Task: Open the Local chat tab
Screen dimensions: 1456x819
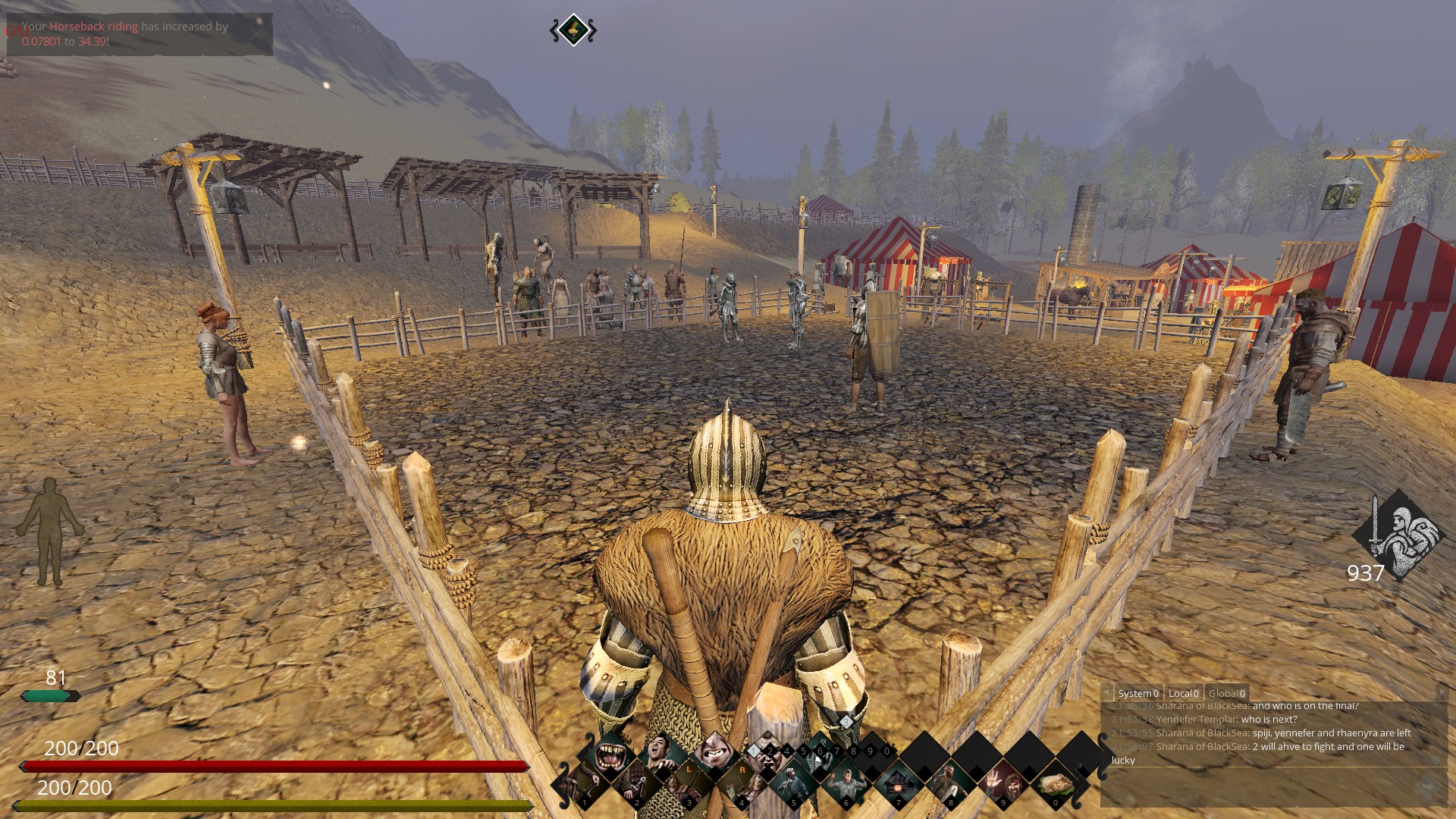Action: pyautogui.click(x=1183, y=693)
